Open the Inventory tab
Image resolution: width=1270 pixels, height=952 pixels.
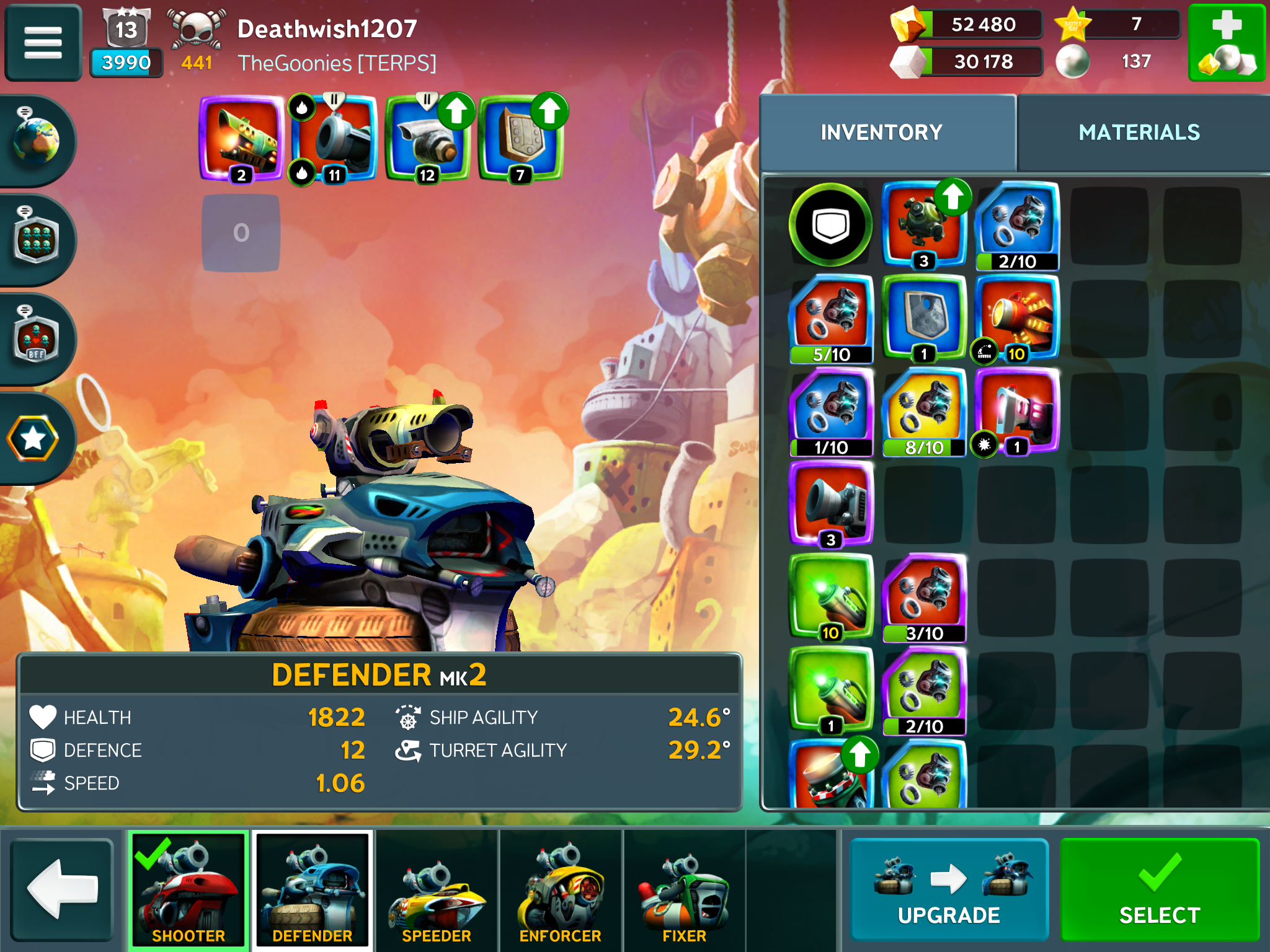tap(881, 133)
